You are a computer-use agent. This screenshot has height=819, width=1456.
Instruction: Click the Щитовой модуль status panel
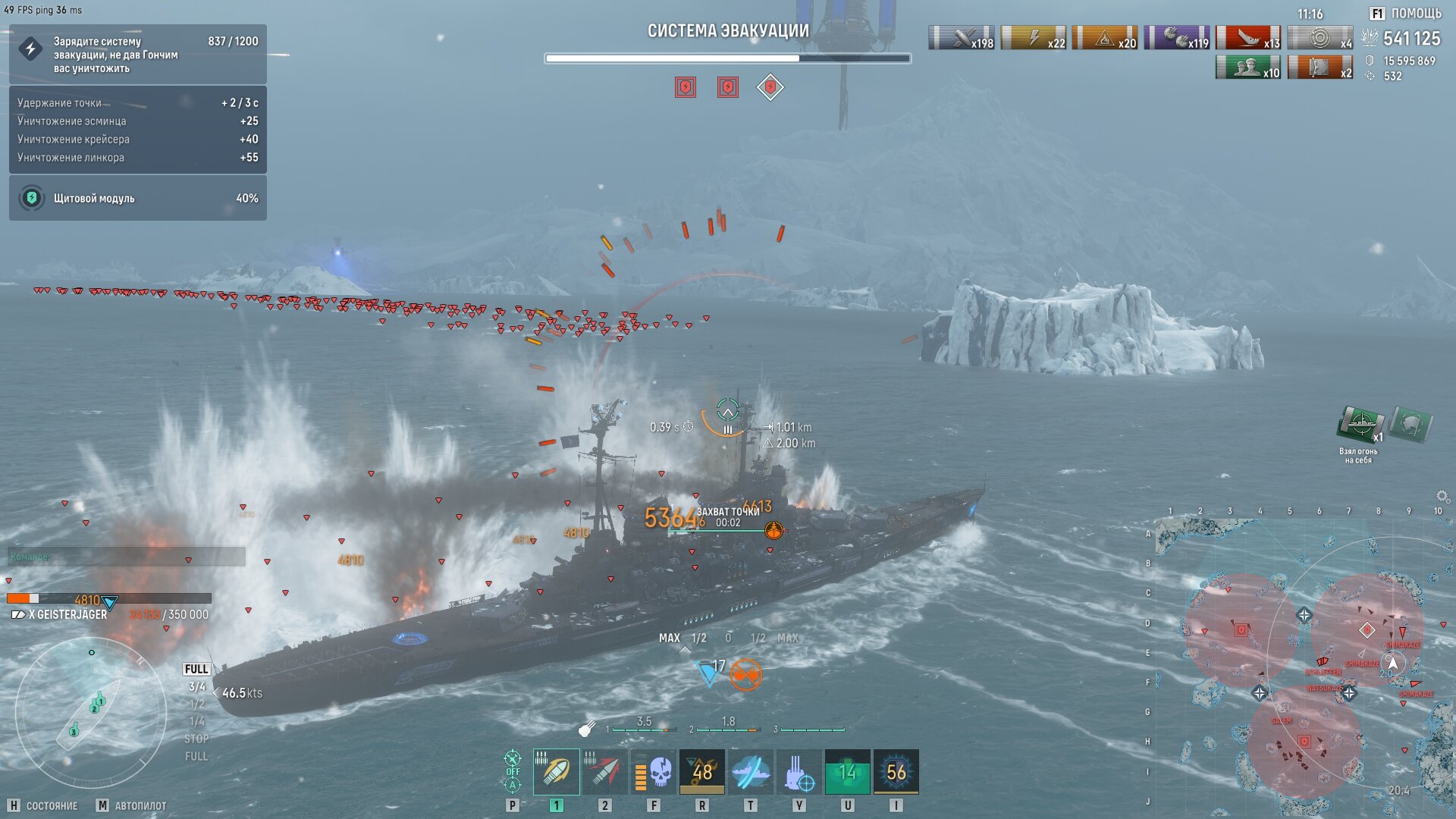pyautogui.click(x=138, y=198)
